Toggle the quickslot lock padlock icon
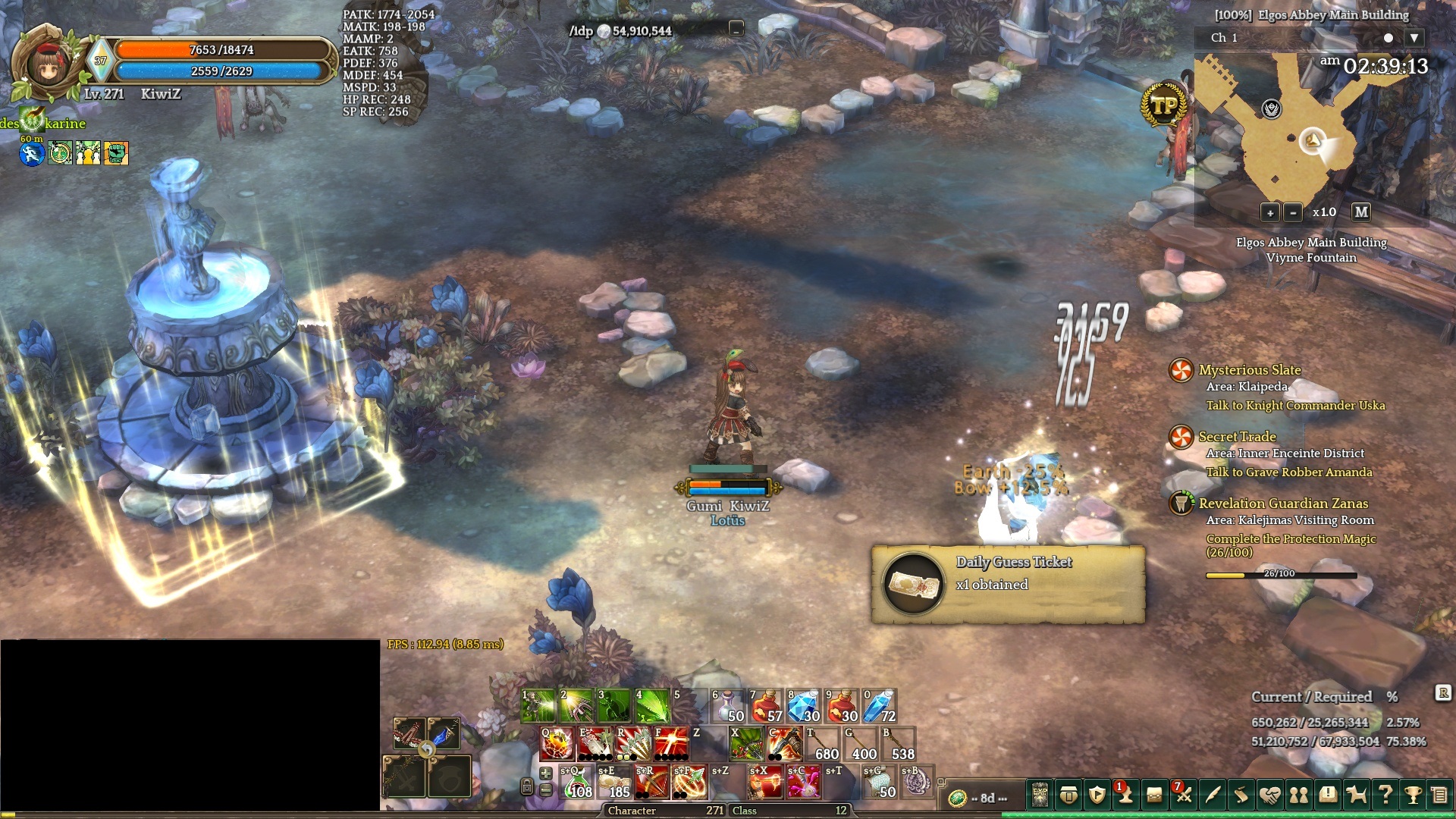 click(x=527, y=787)
